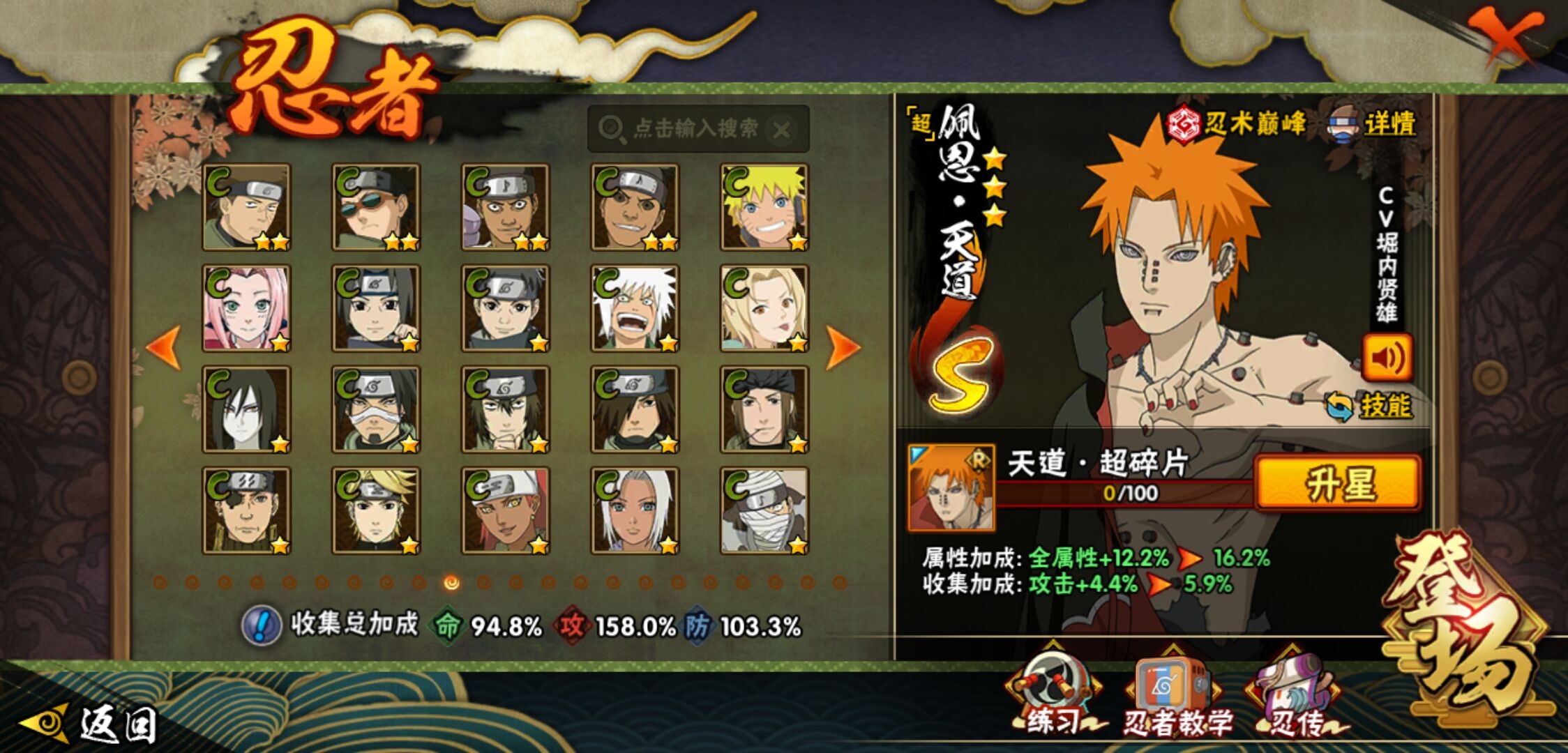Switch skills with the 技能 button
Image resolution: width=1568 pixels, height=753 pixels.
(x=1370, y=406)
